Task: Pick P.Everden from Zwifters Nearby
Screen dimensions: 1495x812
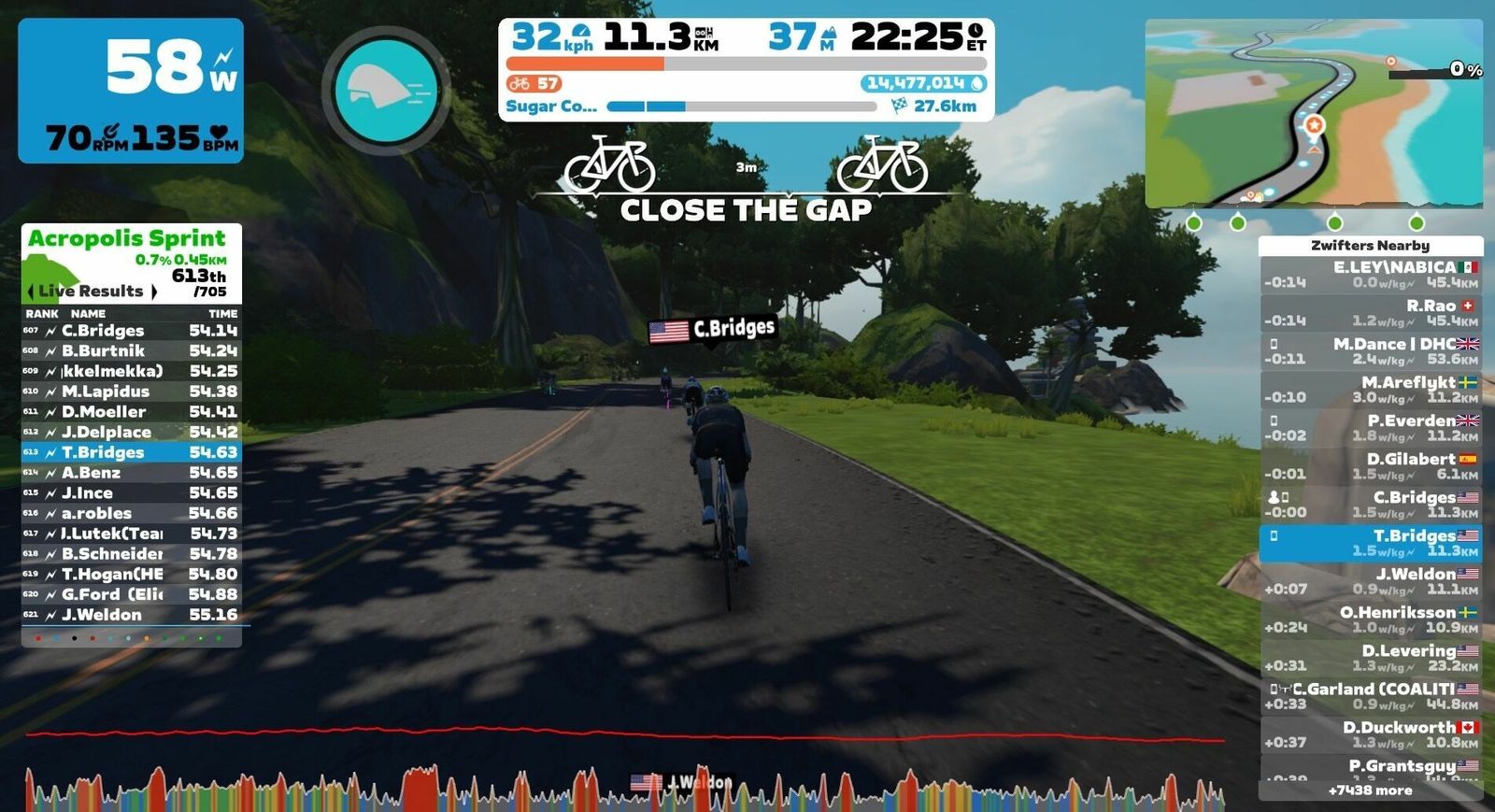Action: coord(1370,428)
